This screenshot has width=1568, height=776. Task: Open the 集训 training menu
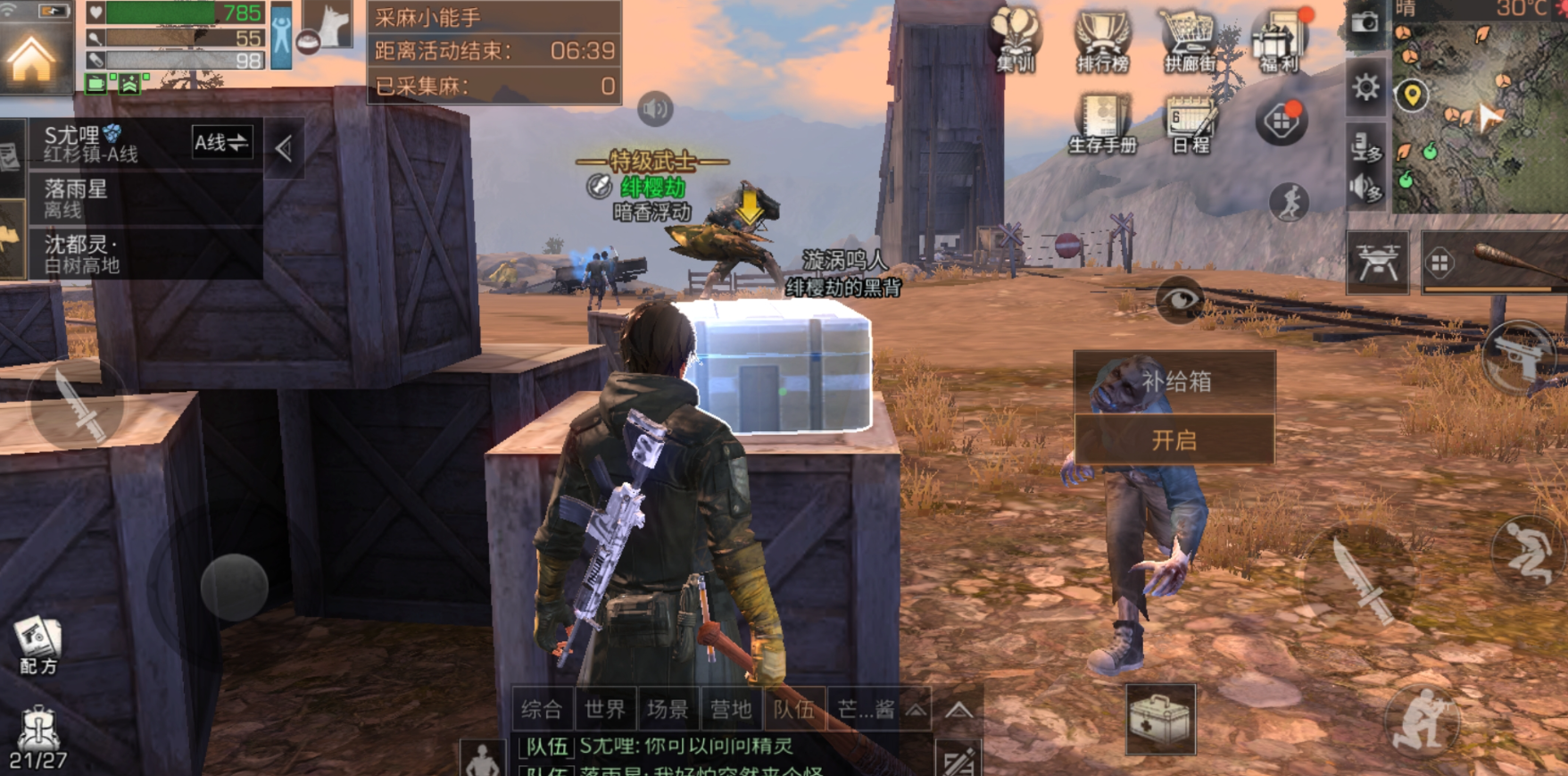[1016, 40]
